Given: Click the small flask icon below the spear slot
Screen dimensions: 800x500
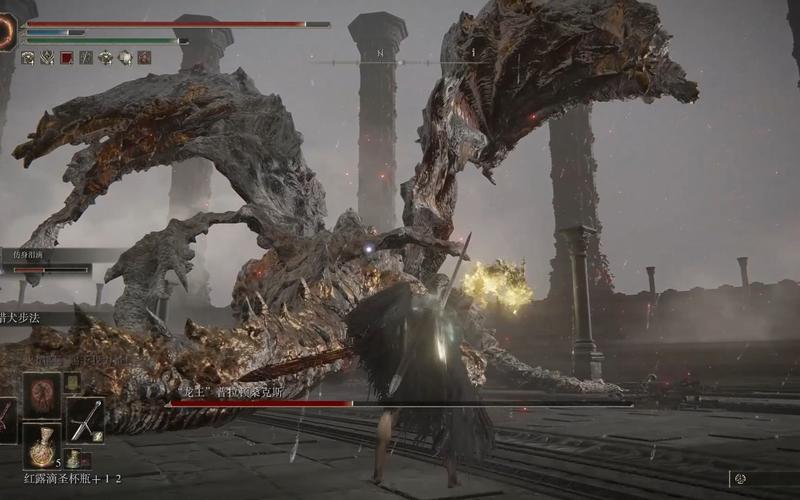Looking at the screenshot, I should point(73,458).
